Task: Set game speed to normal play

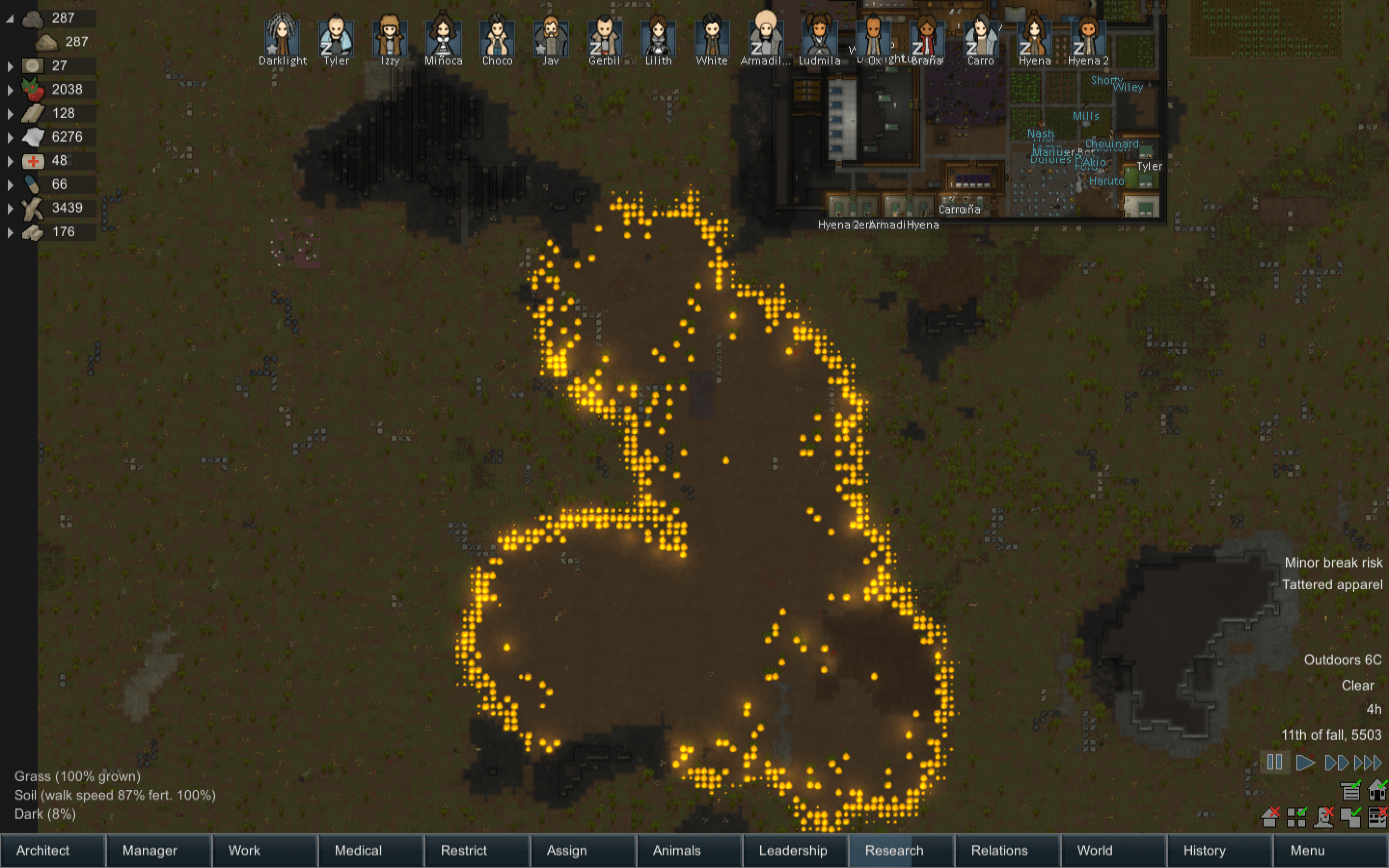Action: coord(1305,762)
